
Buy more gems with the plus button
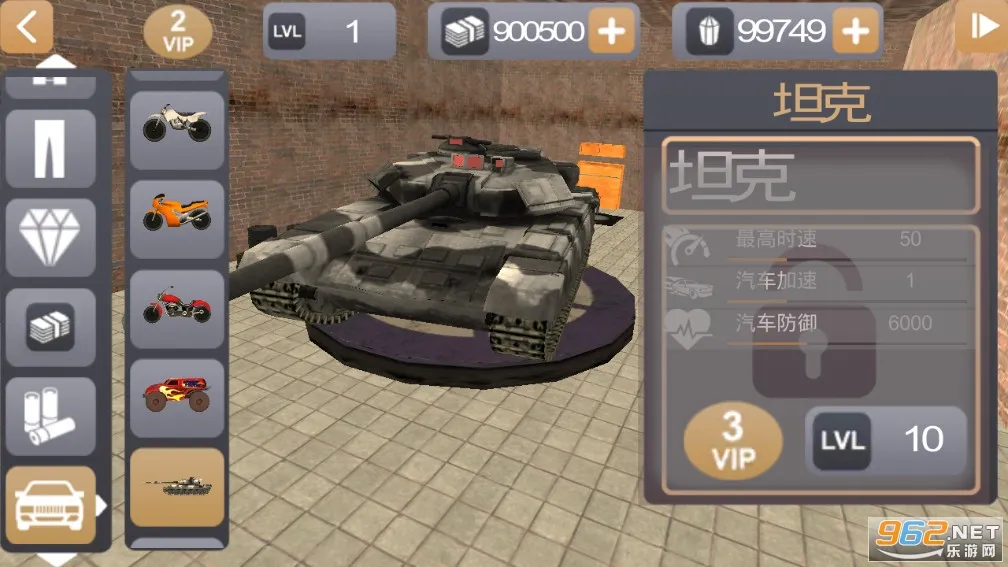coord(855,32)
